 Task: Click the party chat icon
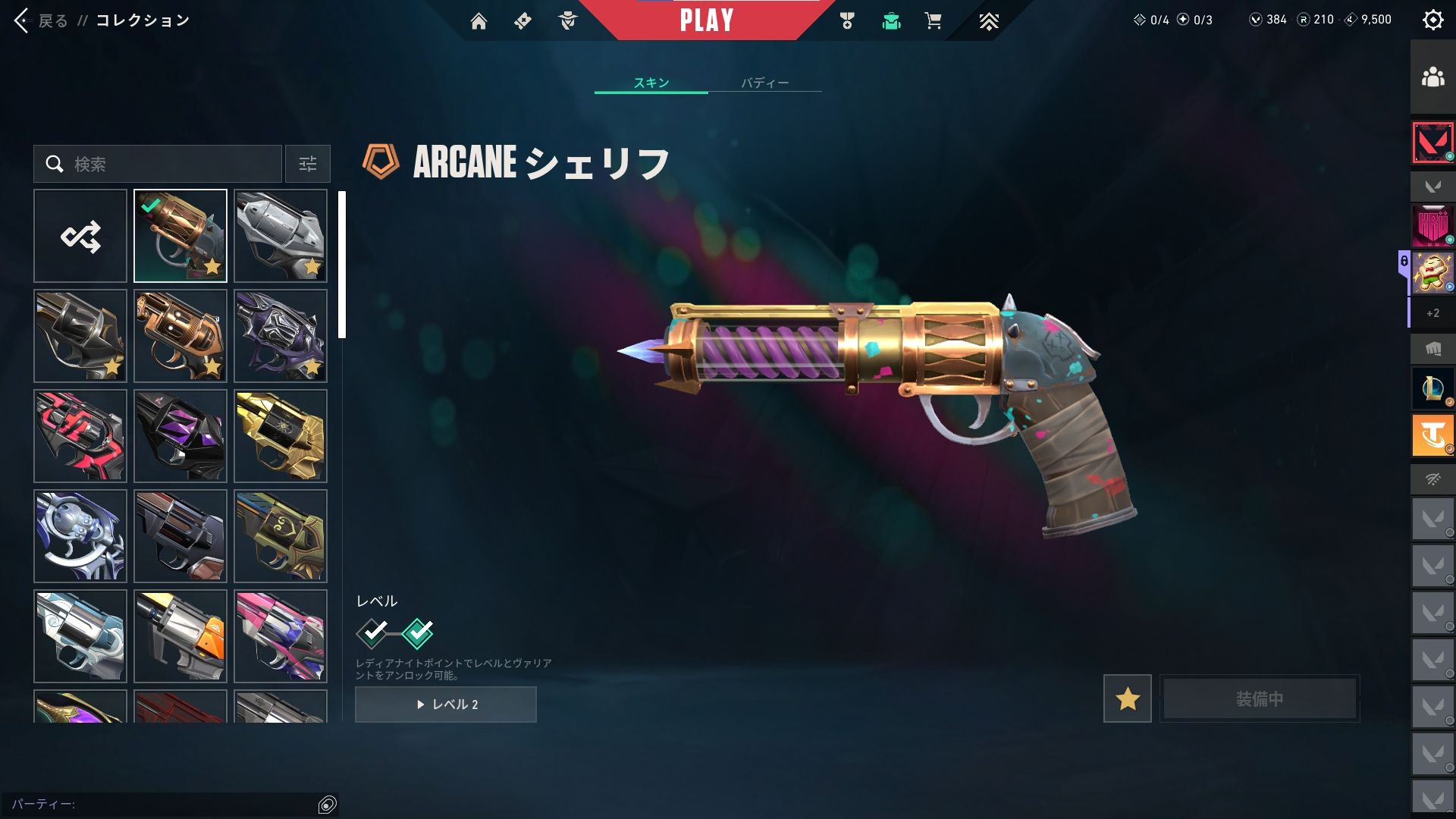point(328,805)
